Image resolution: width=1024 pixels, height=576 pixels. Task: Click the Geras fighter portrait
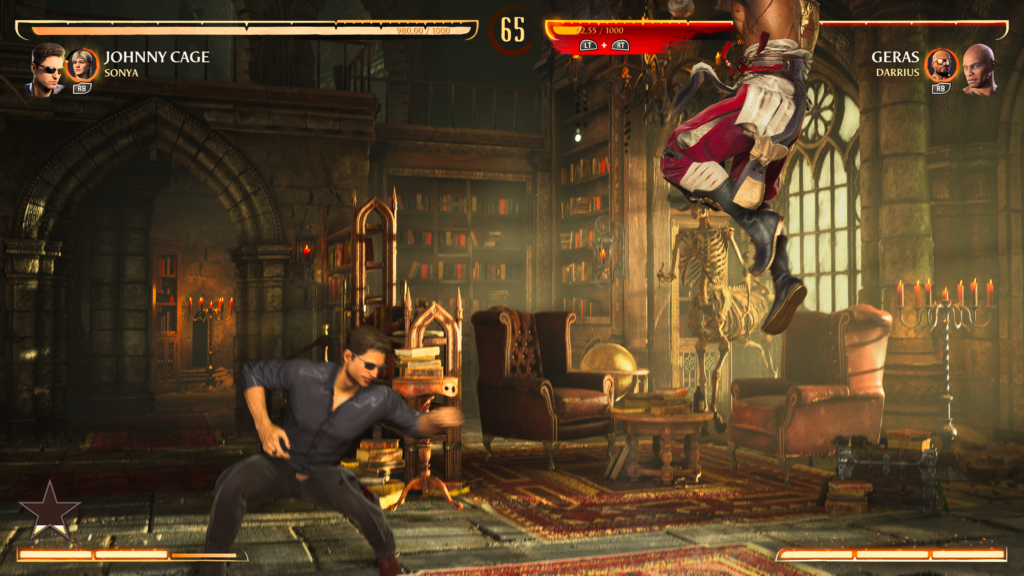(979, 69)
